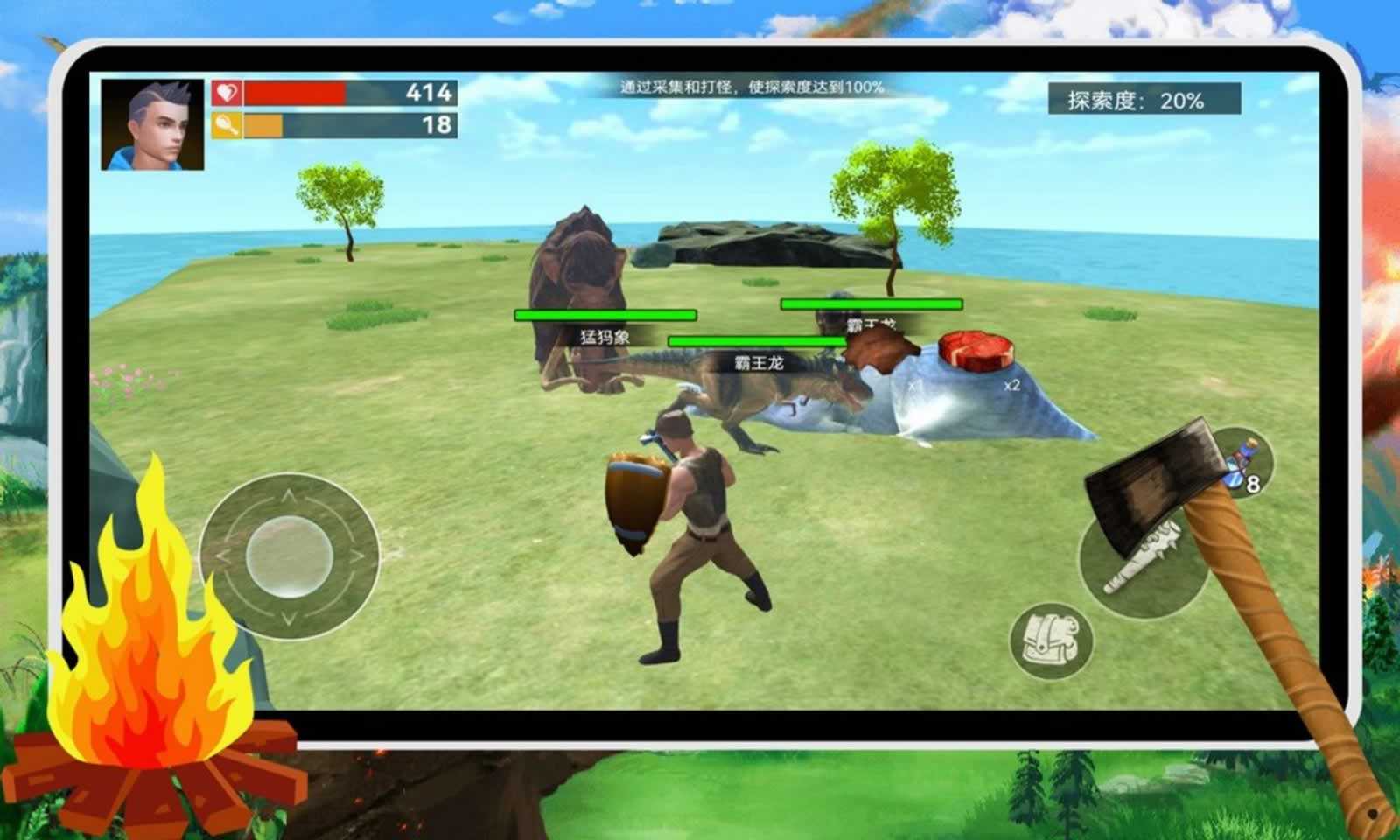The width and height of the screenshot is (1400, 840).
Task: Tap the heart icon on the health bar
Action: pos(225,91)
